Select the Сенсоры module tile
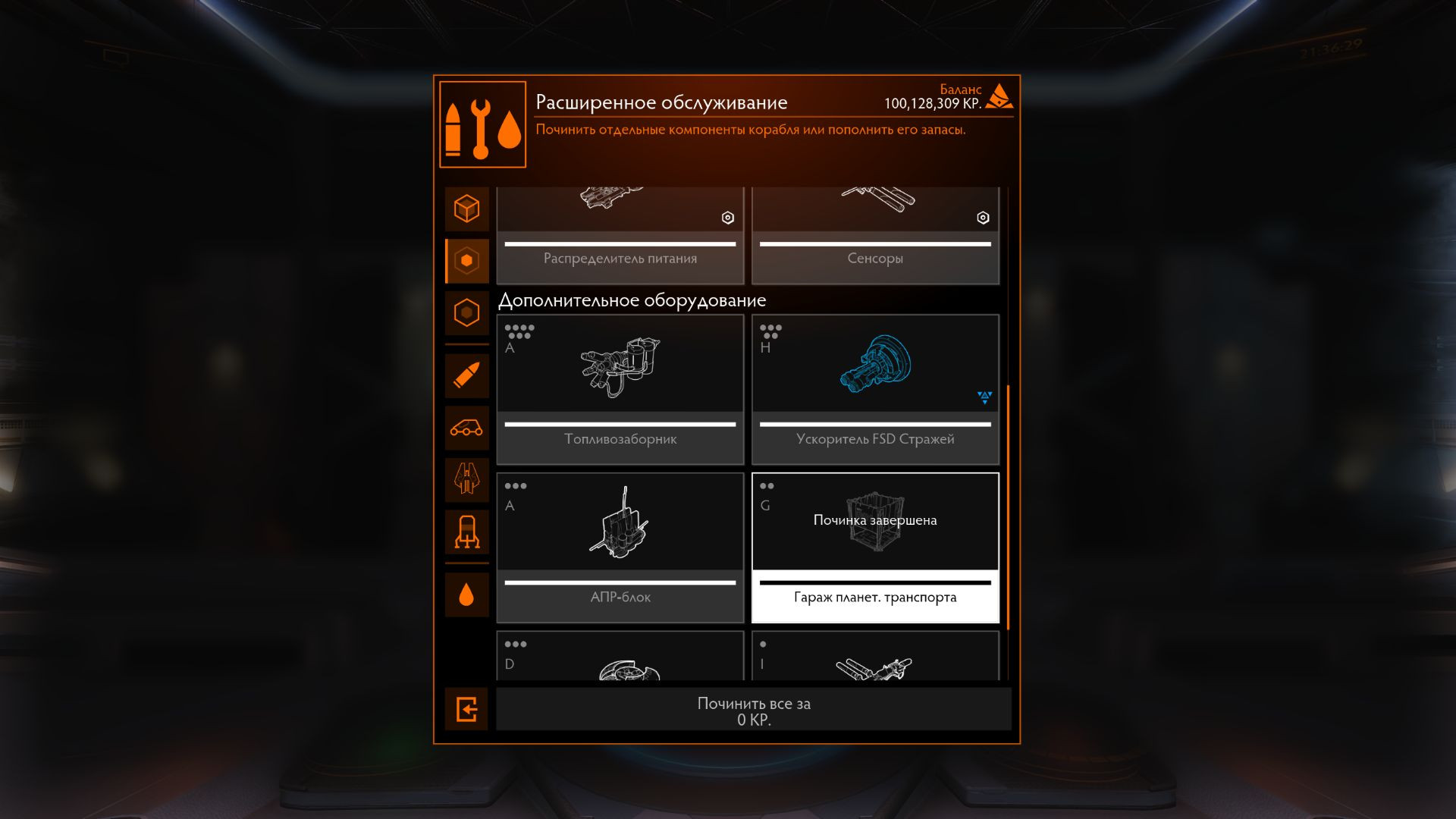The width and height of the screenshot is (1456, 819). 874,237
